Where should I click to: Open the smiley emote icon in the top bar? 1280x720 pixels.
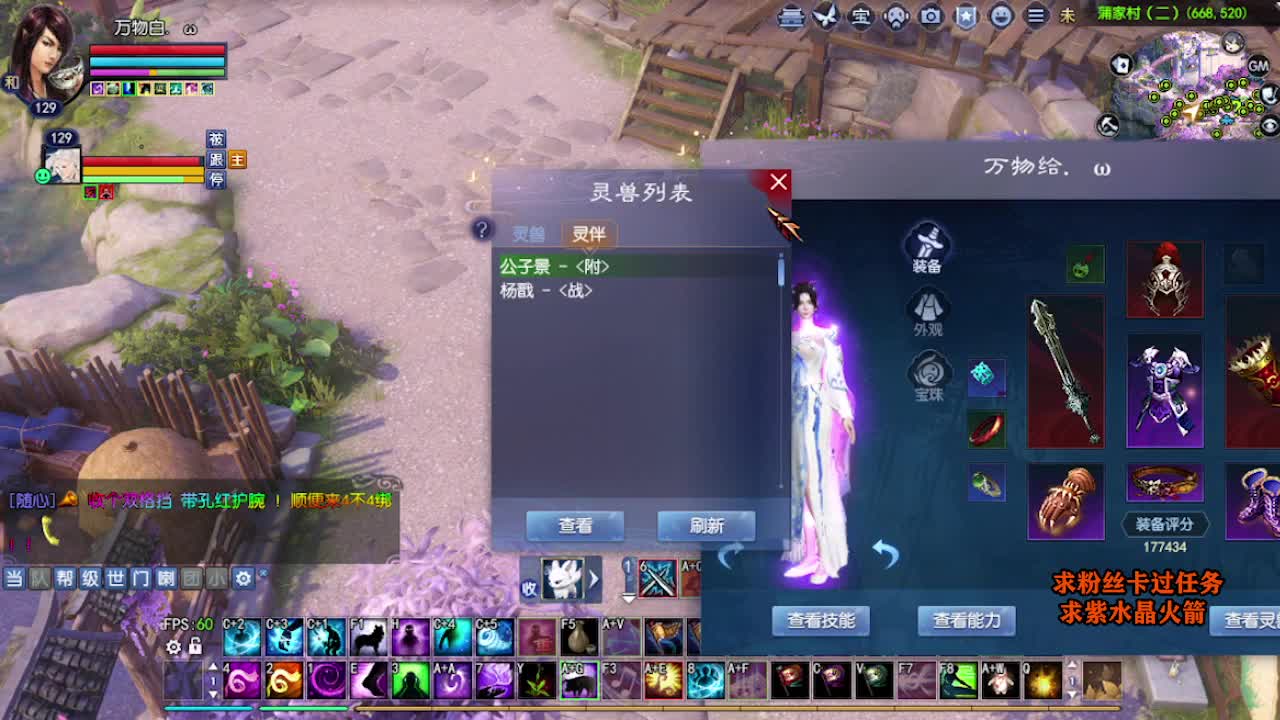tap(1000, 16)
